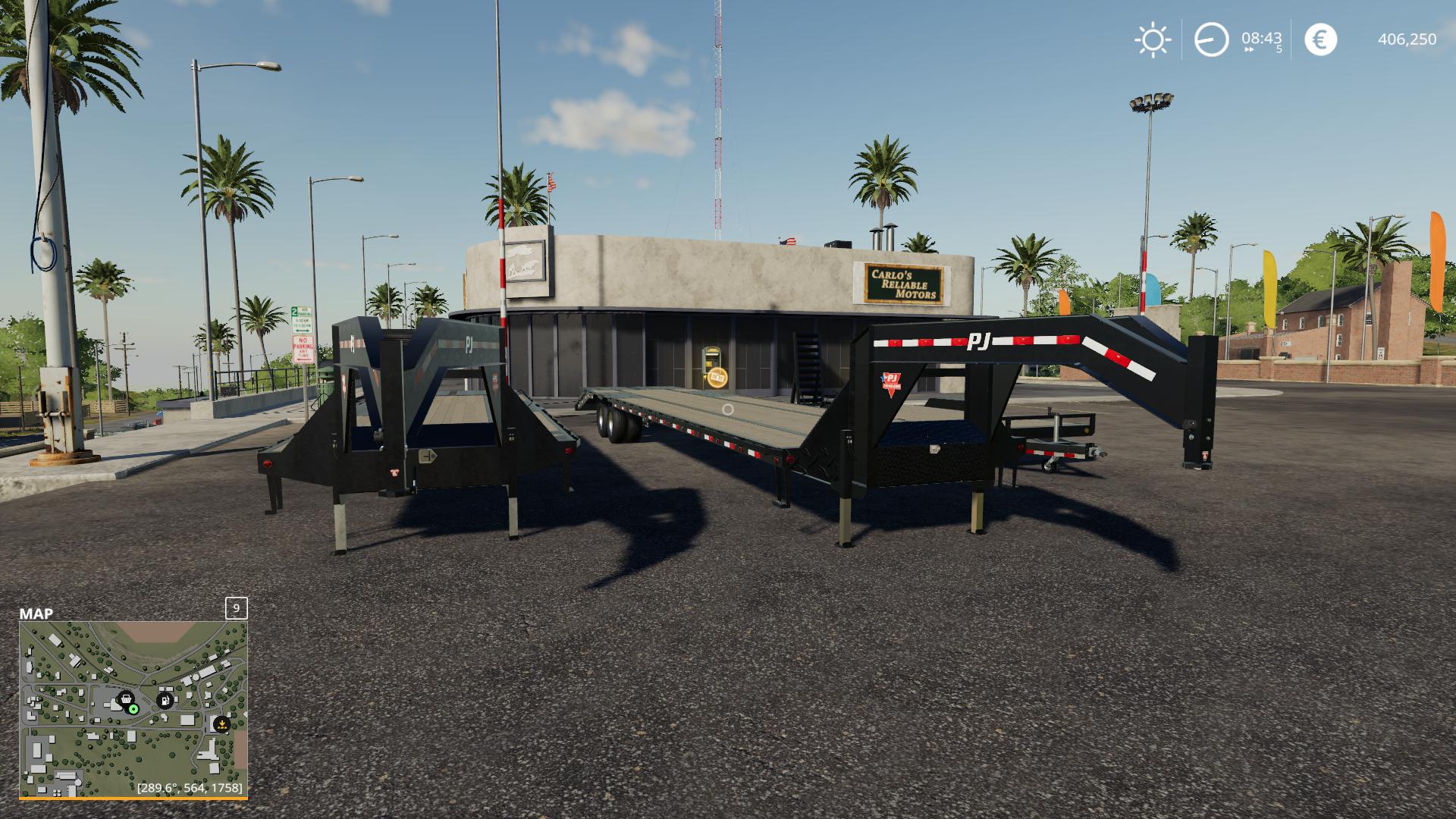Click the yellow sell point marker on minimap

click(221, 724)
